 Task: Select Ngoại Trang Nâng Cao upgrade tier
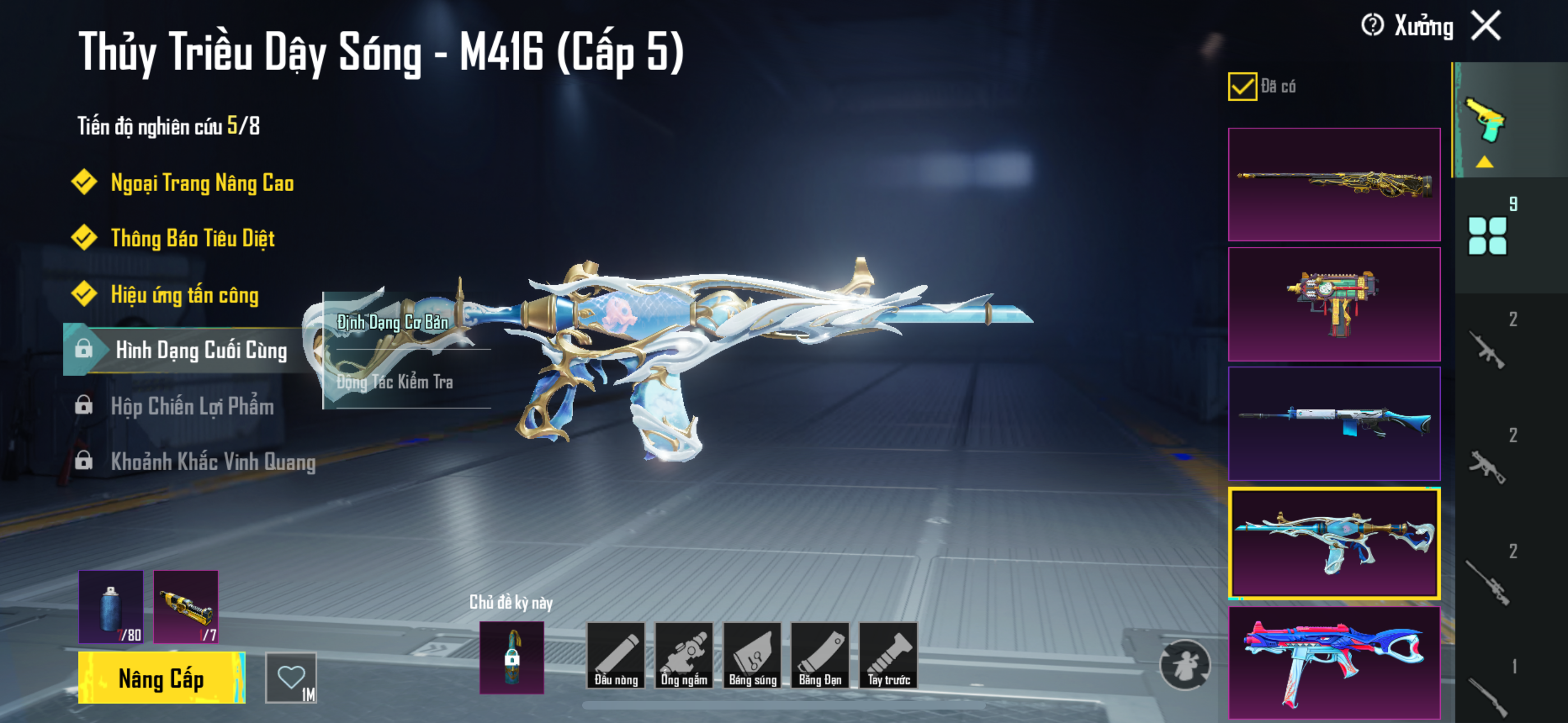pos(201,183)
